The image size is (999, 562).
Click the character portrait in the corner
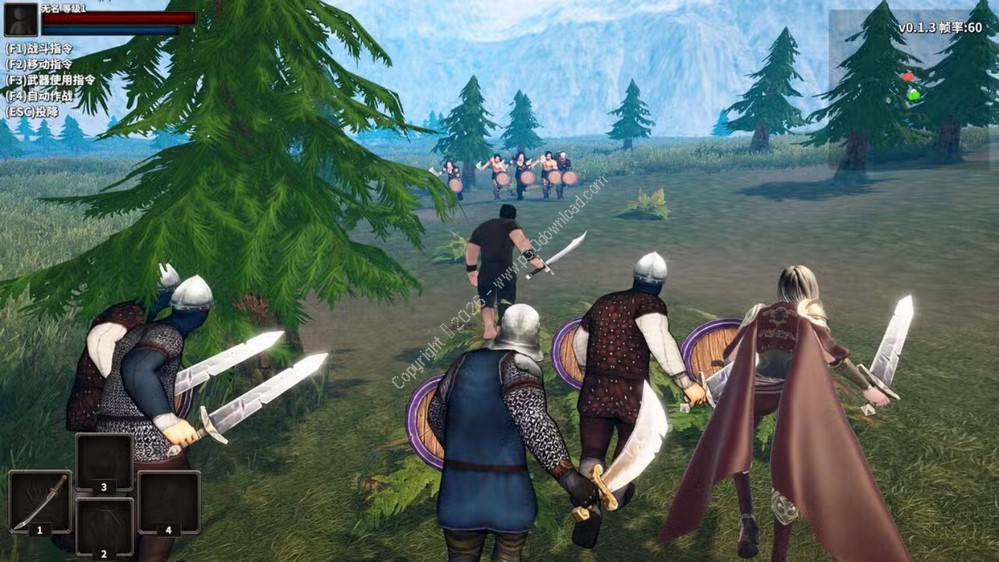click(21, 20)
